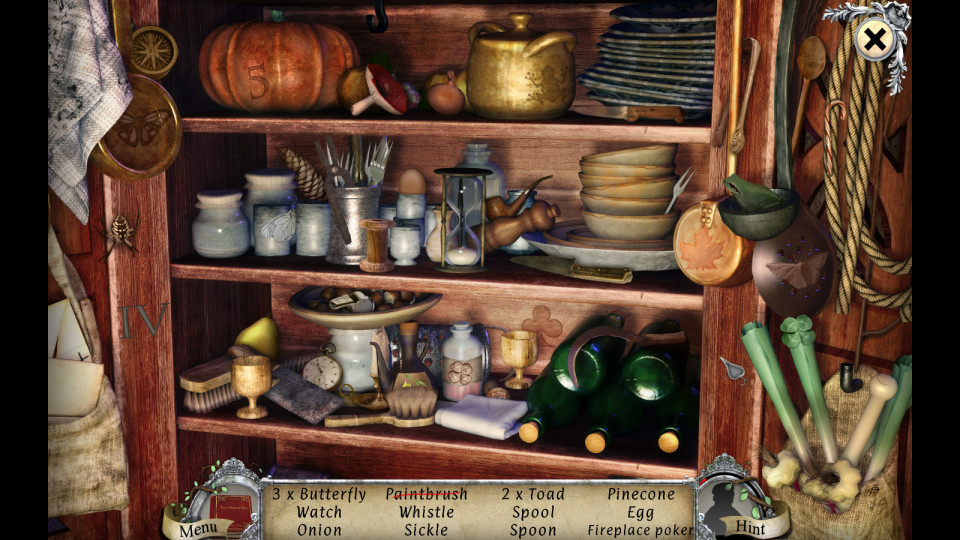Open the Menu banner
The height and width of the screenshot is (540, 960).
[x=199, y=526]
